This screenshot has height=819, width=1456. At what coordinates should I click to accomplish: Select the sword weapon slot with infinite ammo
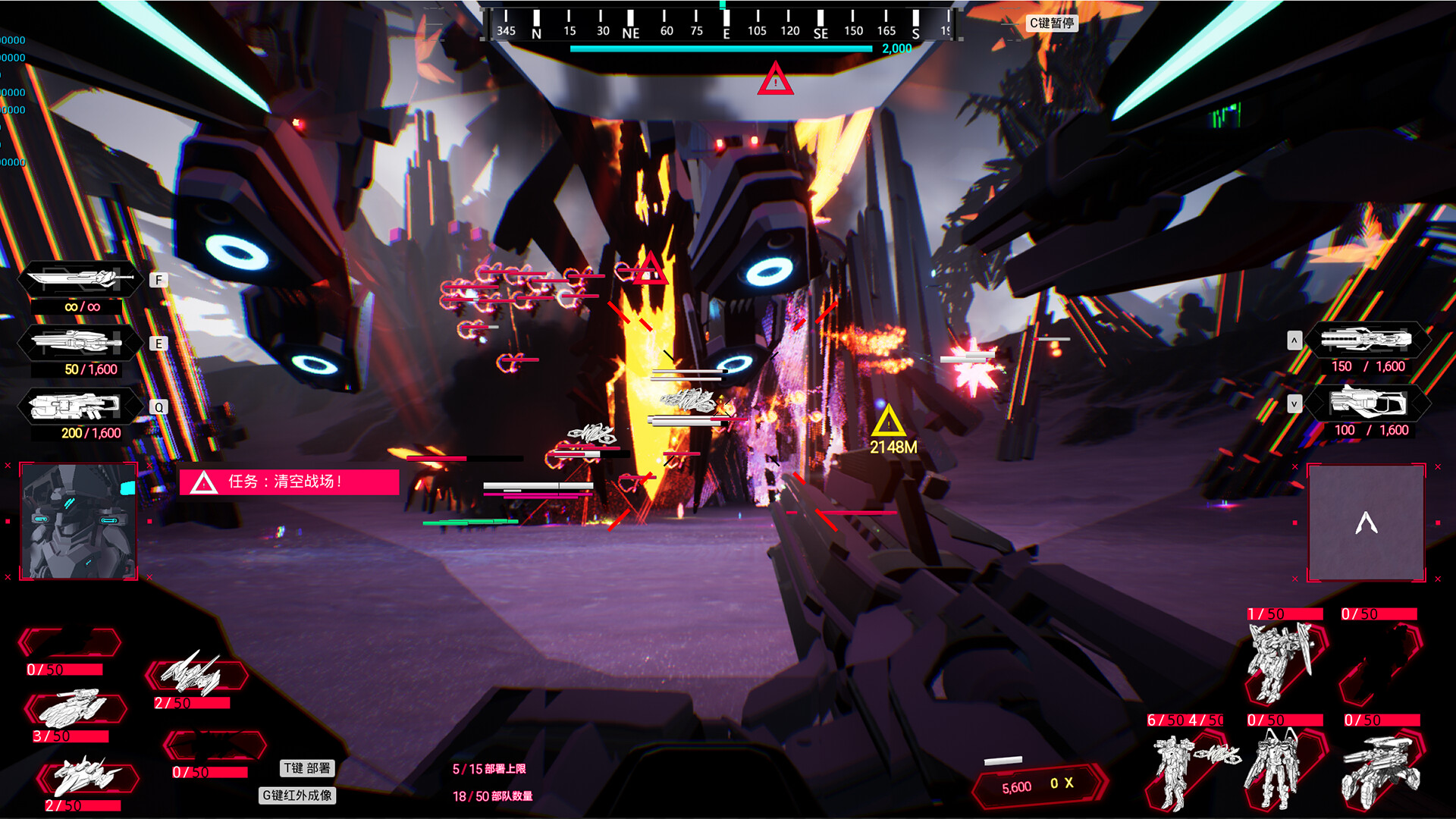[x=80, y=280]
